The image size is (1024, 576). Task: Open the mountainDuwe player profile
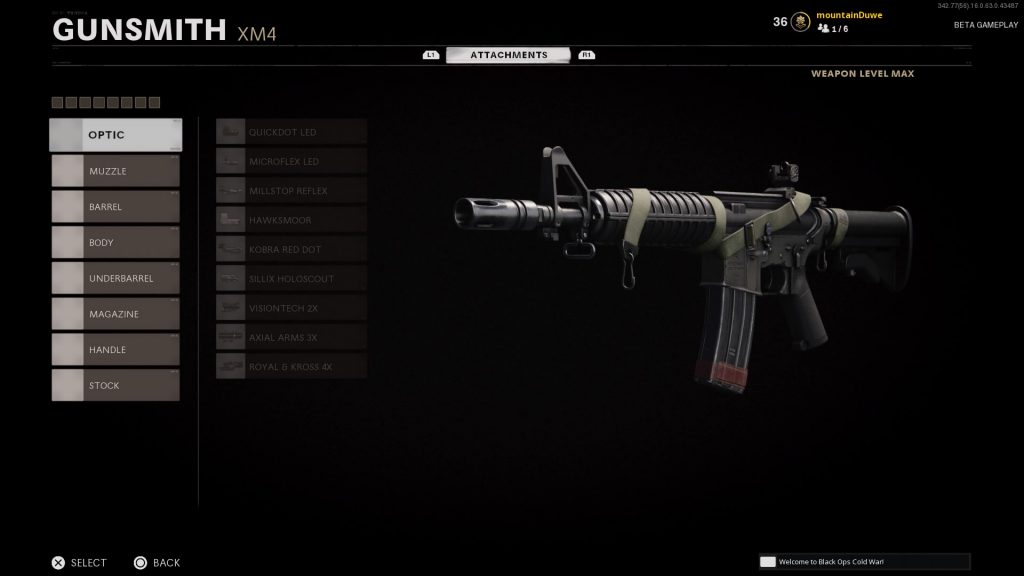[x=850, y=16]
